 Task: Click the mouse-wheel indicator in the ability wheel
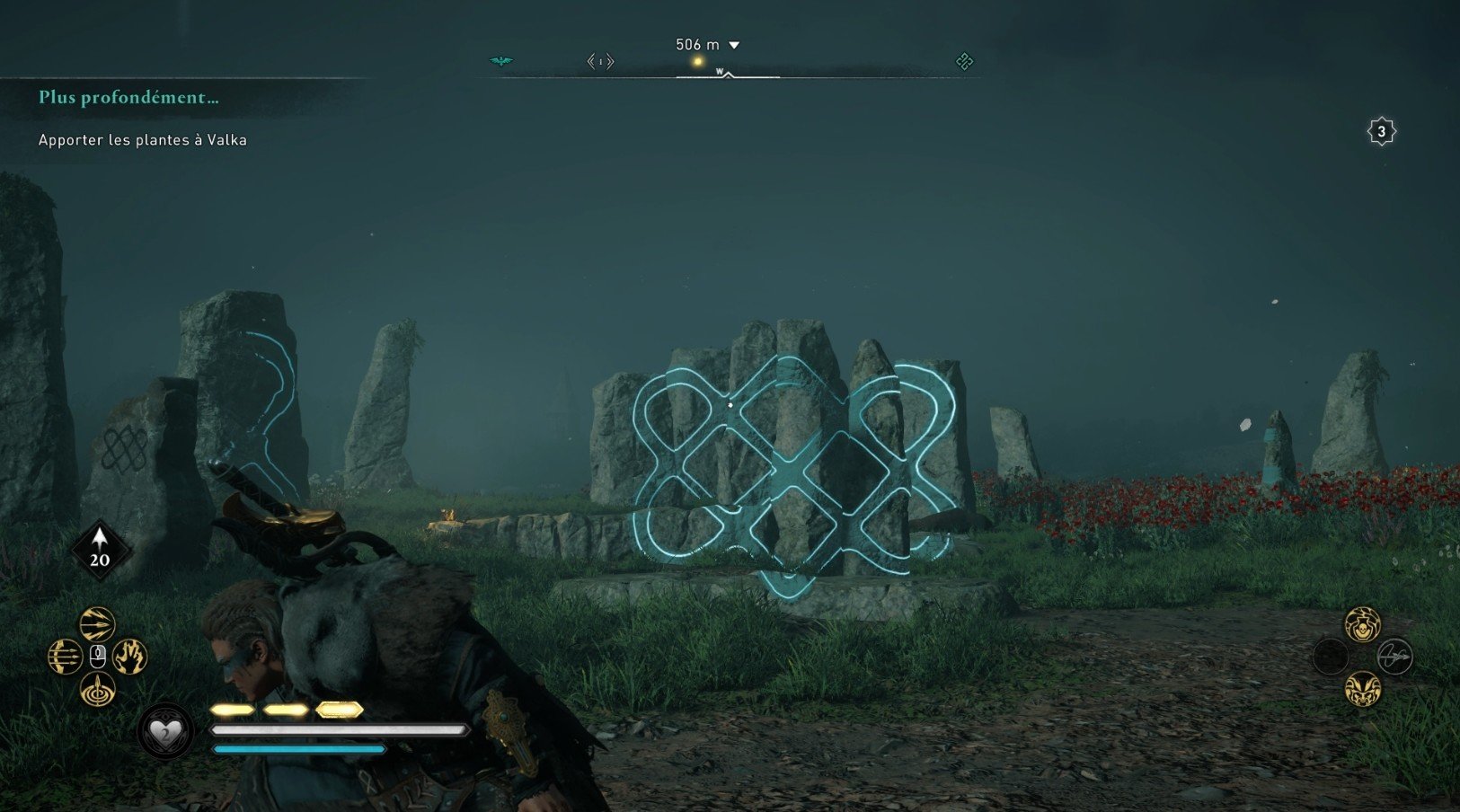(98, 657)
